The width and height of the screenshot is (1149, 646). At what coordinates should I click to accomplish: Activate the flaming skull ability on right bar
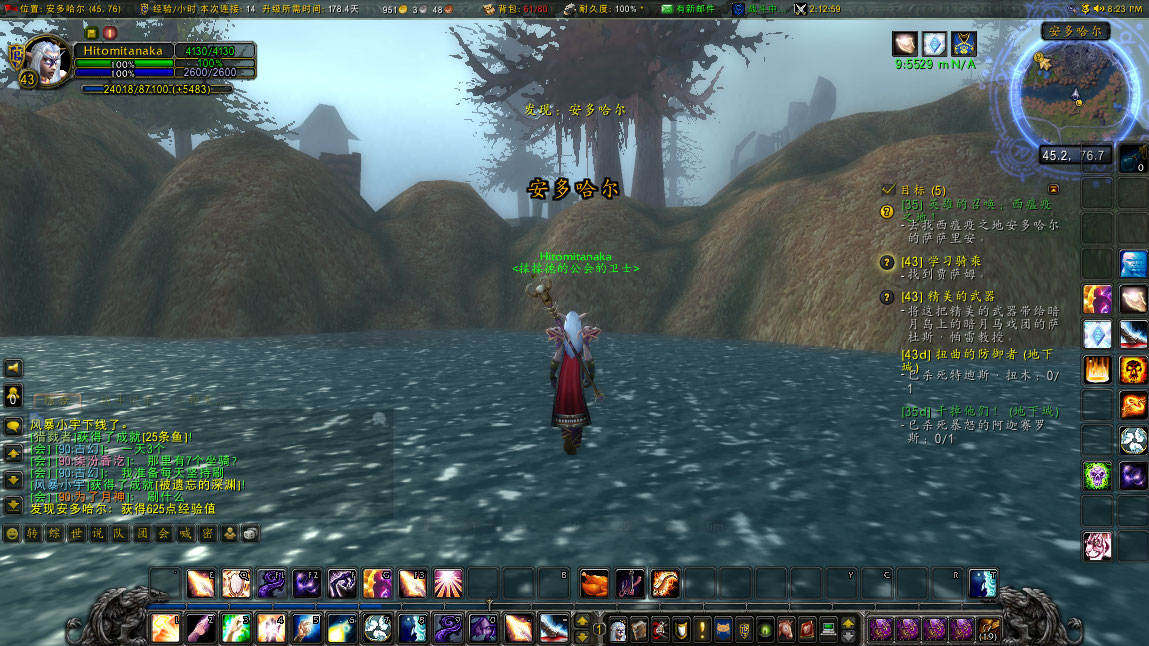(x=1133, y=370)
